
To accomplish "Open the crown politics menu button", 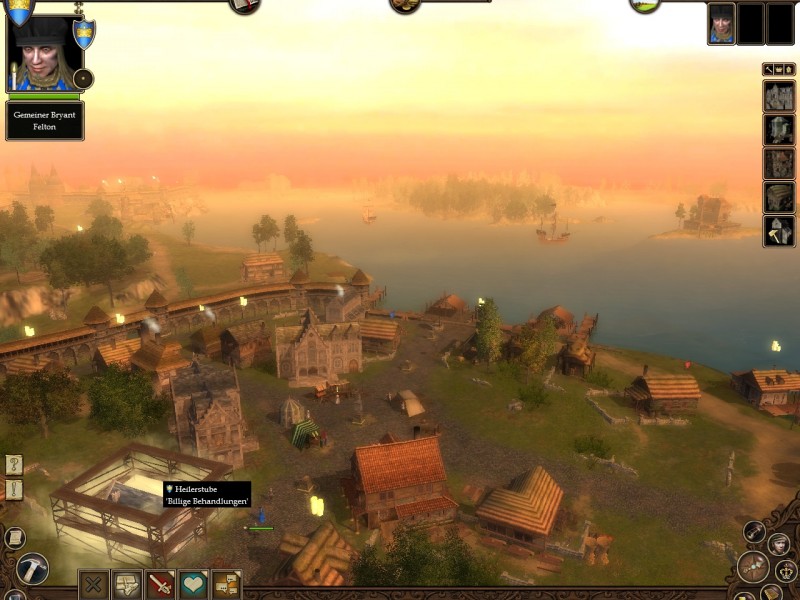I will 784,571.
